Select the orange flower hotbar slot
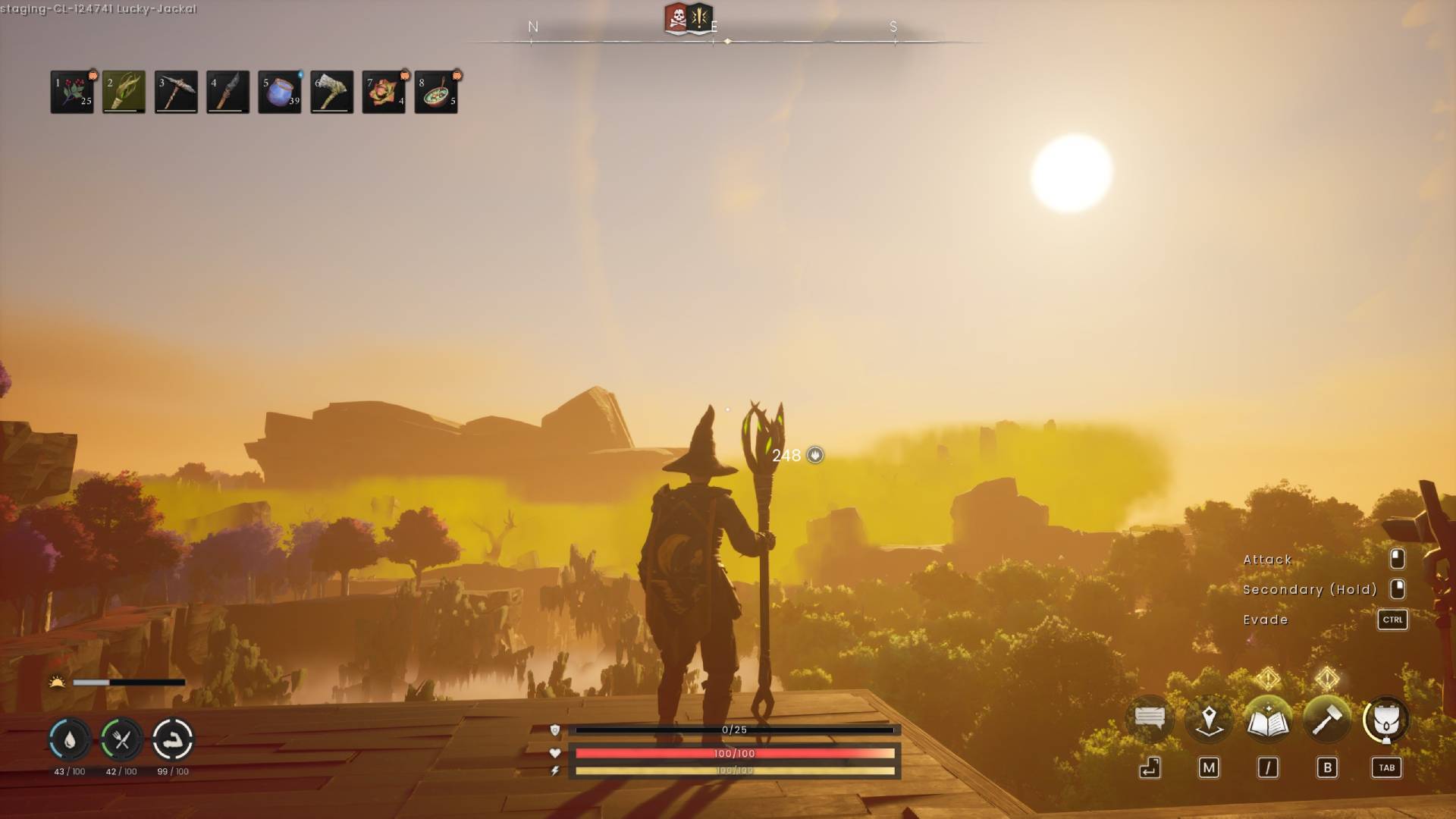This screenshot has width=1456, height=819. click(x=384, y=93)
